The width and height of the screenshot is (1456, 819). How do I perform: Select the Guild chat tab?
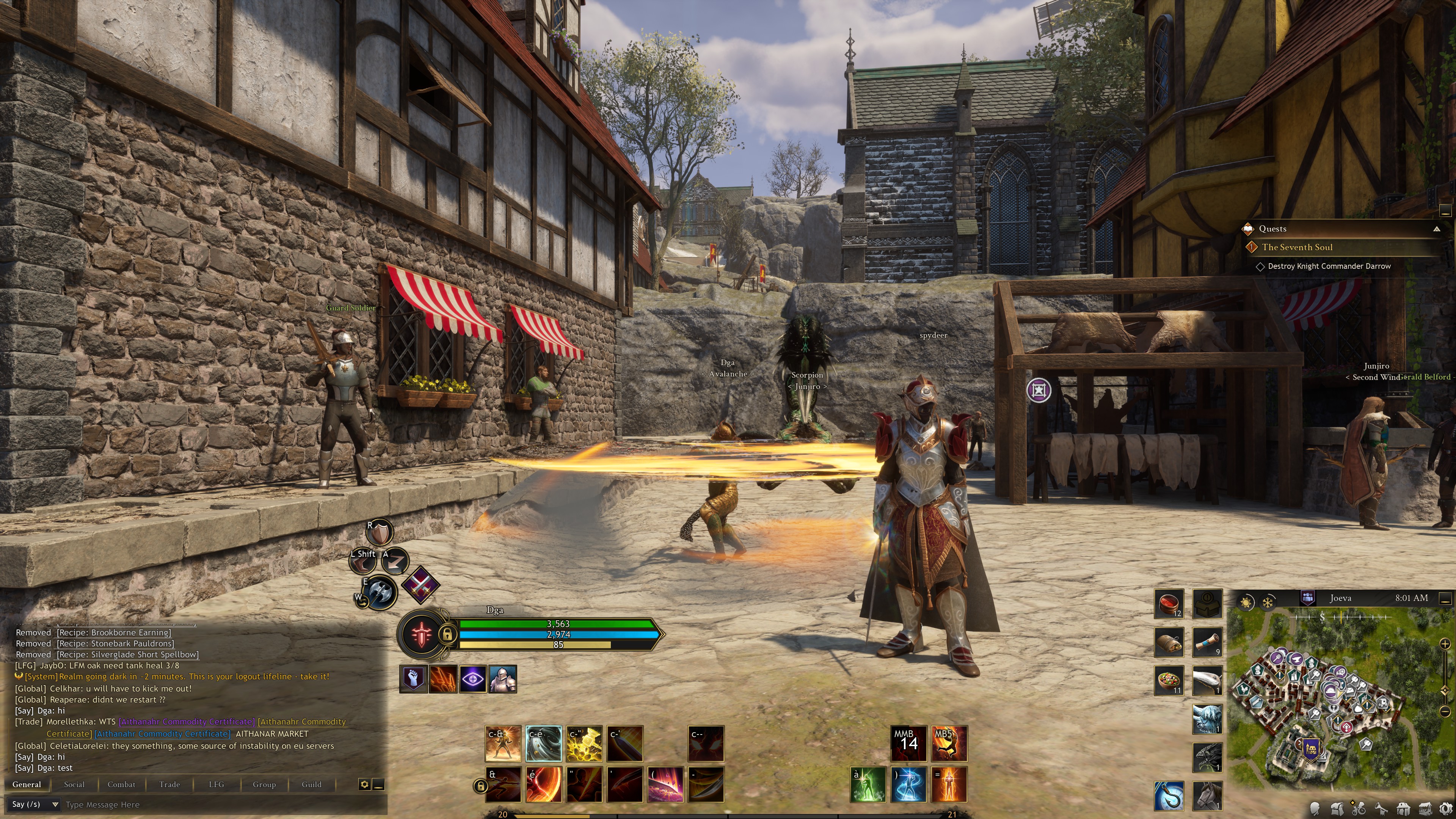(311, 784)
